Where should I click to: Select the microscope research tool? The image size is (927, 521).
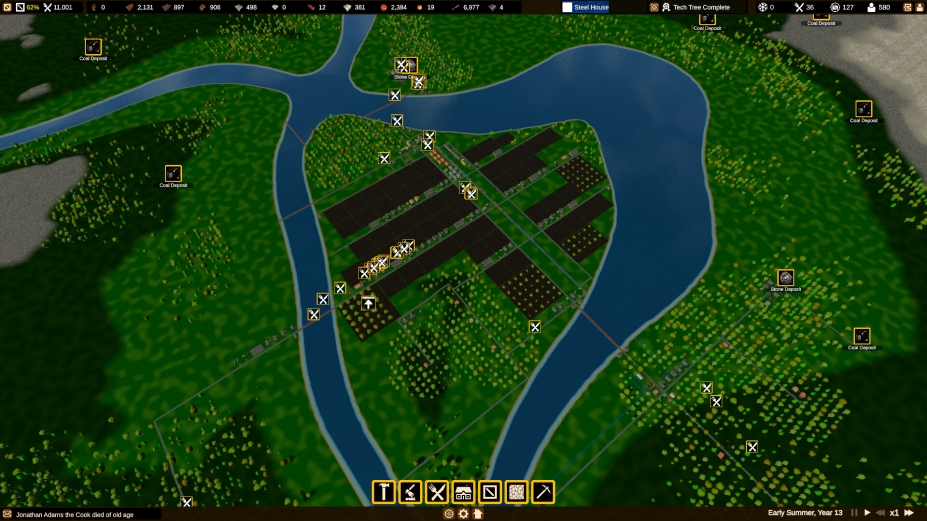(x=410, y=492)
